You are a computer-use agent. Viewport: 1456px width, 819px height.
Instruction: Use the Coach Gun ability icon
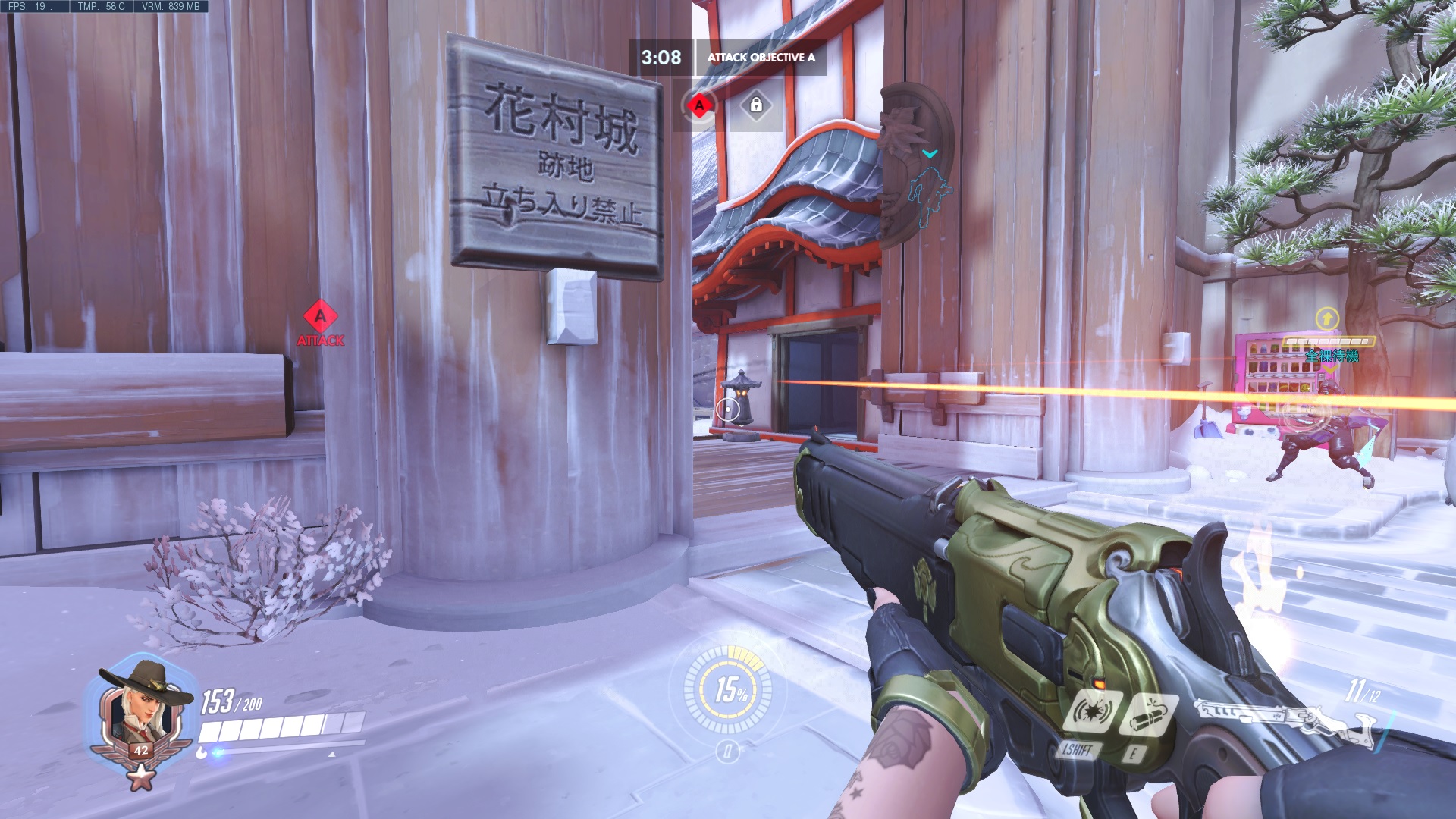tap(1092, 712)
